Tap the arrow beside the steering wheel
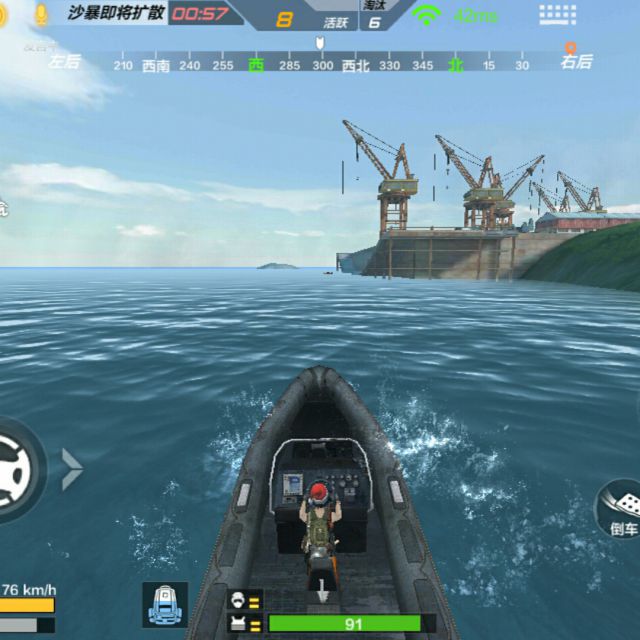The height and width of the screenshot is (640, 640). click(x=72, y=468)
